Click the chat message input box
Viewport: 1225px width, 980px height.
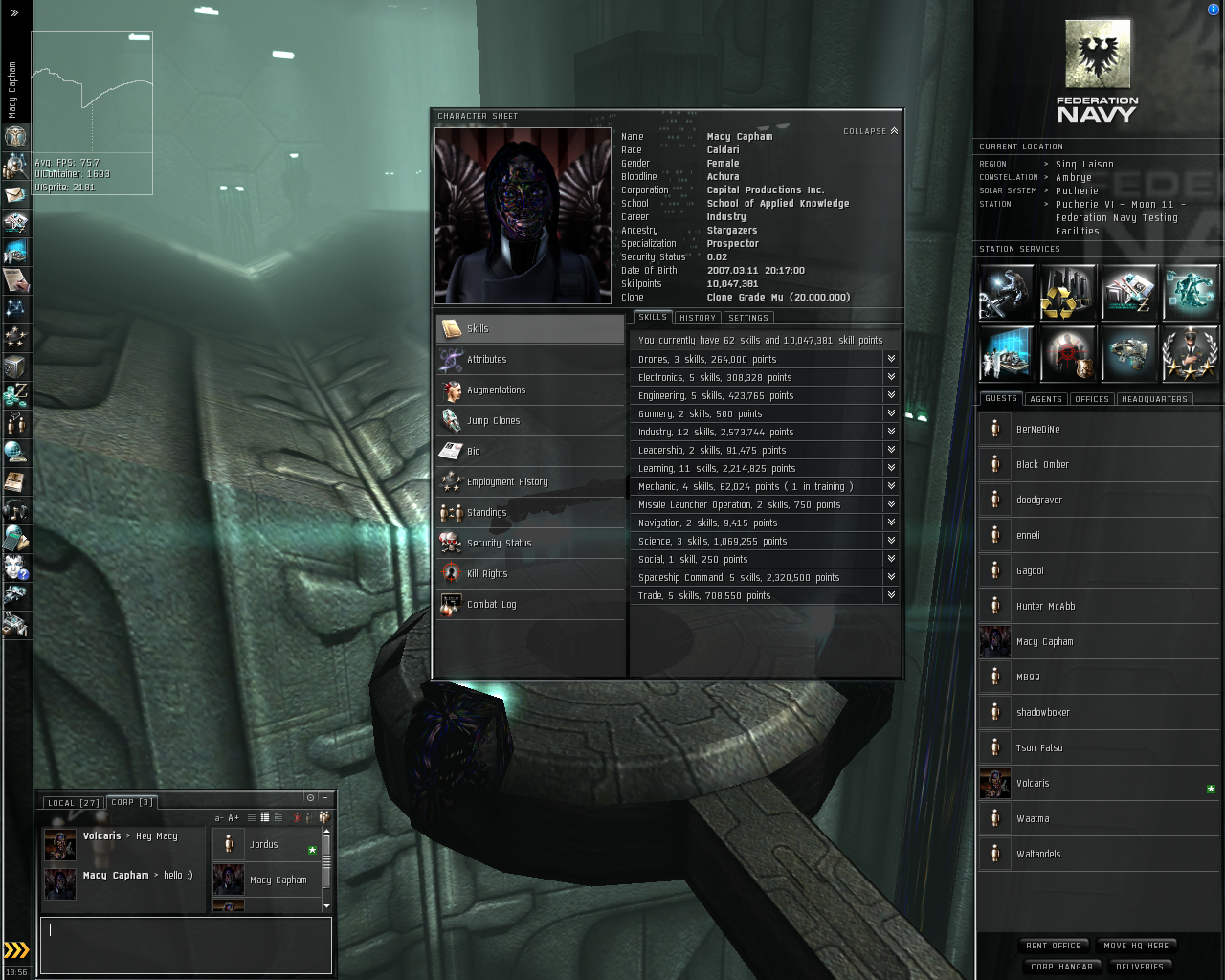point(186,946)
